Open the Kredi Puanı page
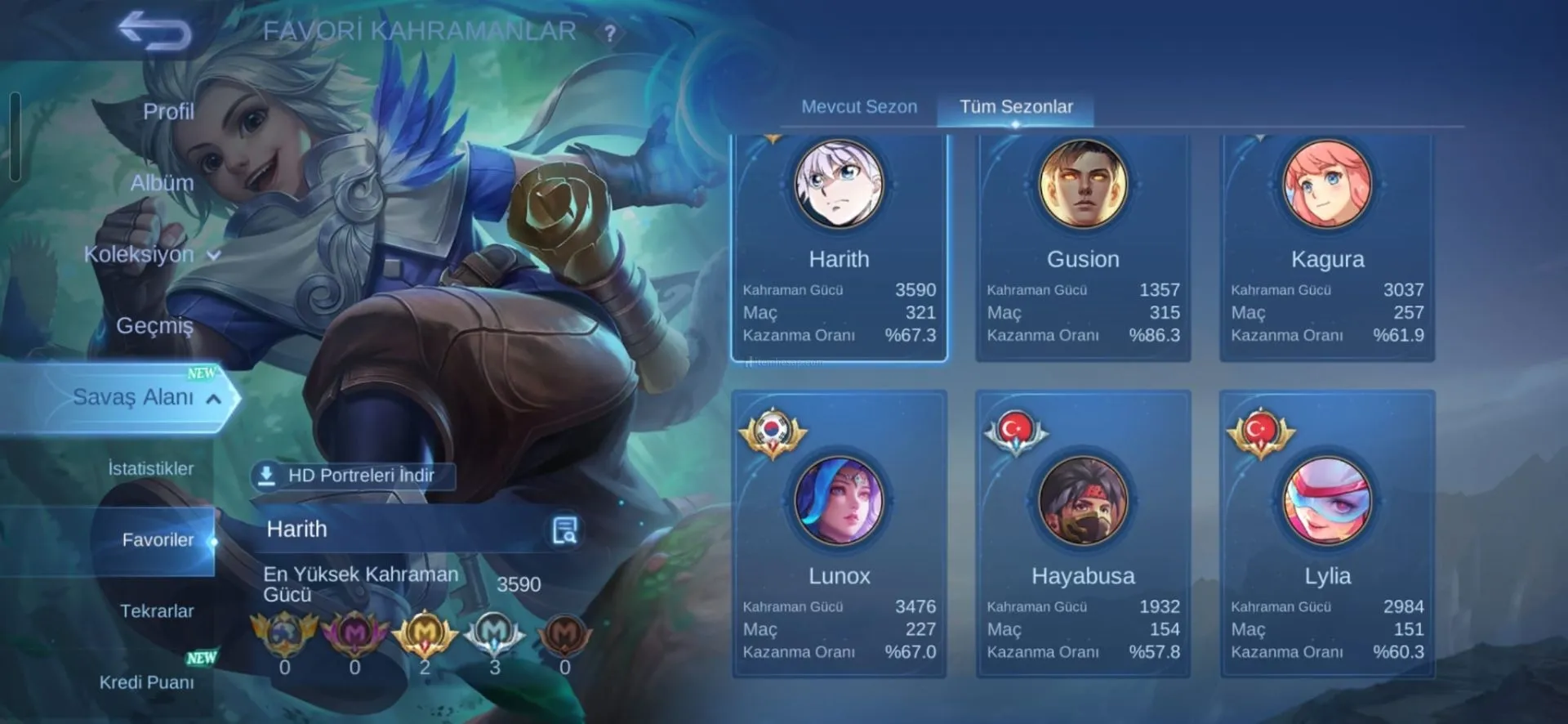The image size is (1568, 724). (147, 682)
